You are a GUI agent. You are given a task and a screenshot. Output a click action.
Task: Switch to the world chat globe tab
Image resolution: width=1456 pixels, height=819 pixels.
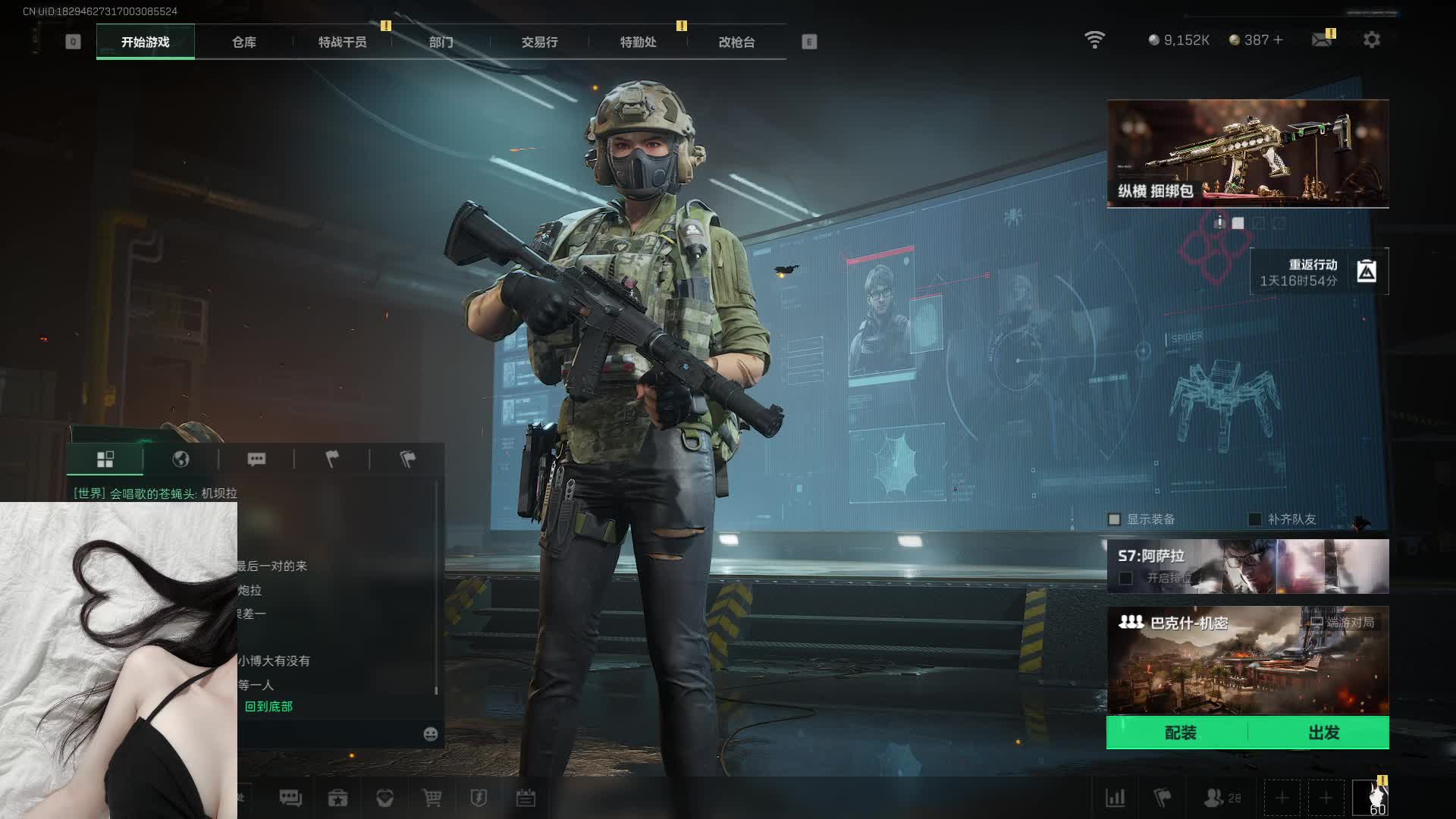click(x=180, y=459)
